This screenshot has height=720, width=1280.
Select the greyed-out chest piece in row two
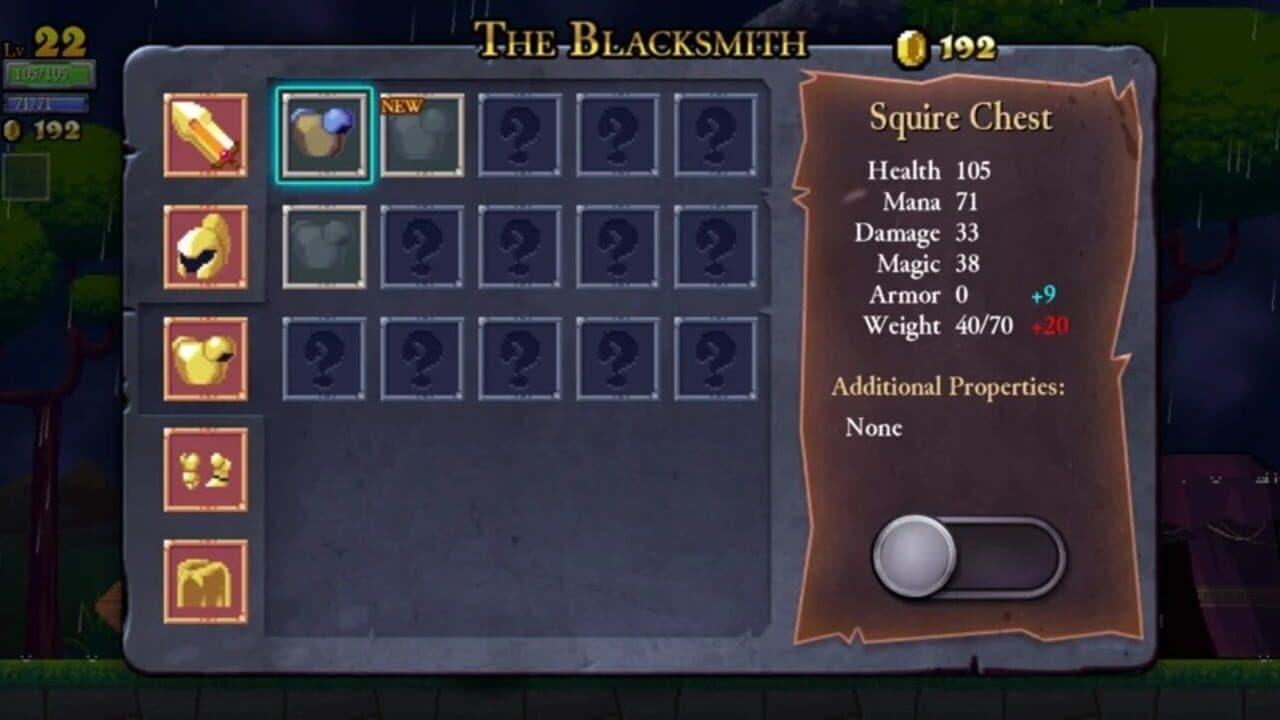(322, 244)
